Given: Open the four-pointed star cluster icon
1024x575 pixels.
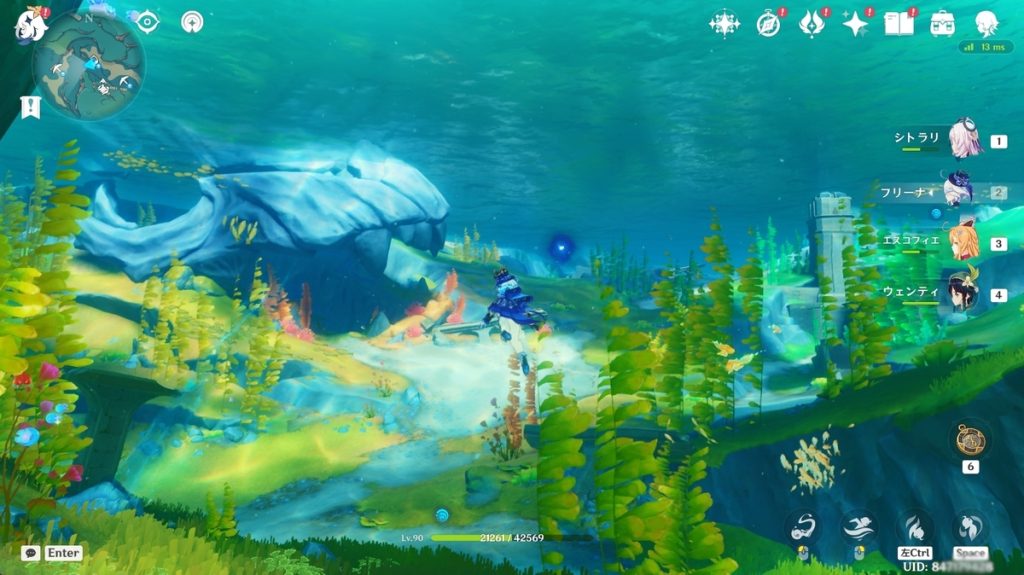Looking at the screenshot, I should 724,23.
